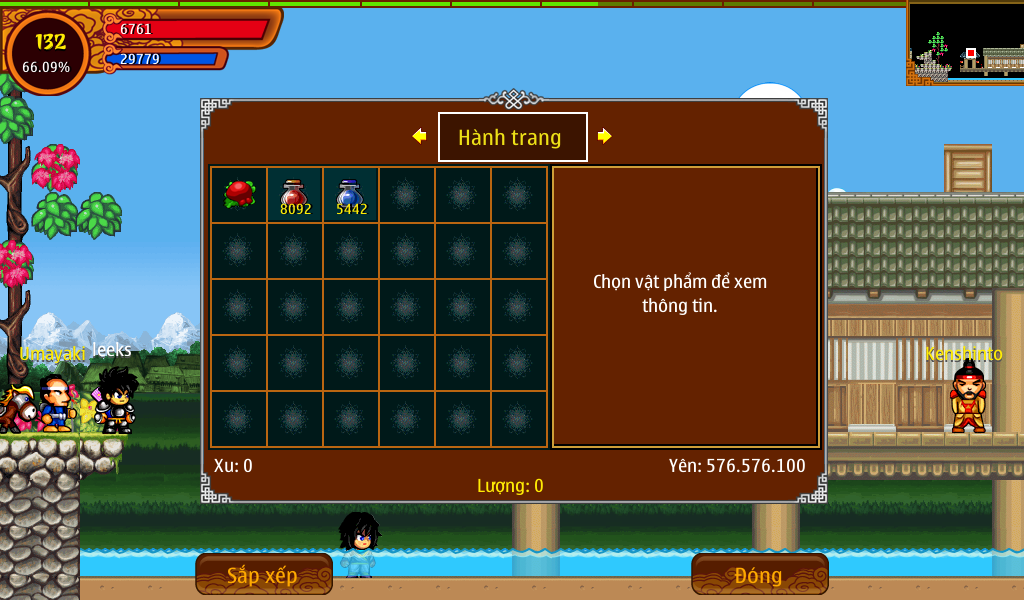Viewport: 1024px width, 600px height.
Task: Close inventory with the Đóng button
Action: [759, 574]
